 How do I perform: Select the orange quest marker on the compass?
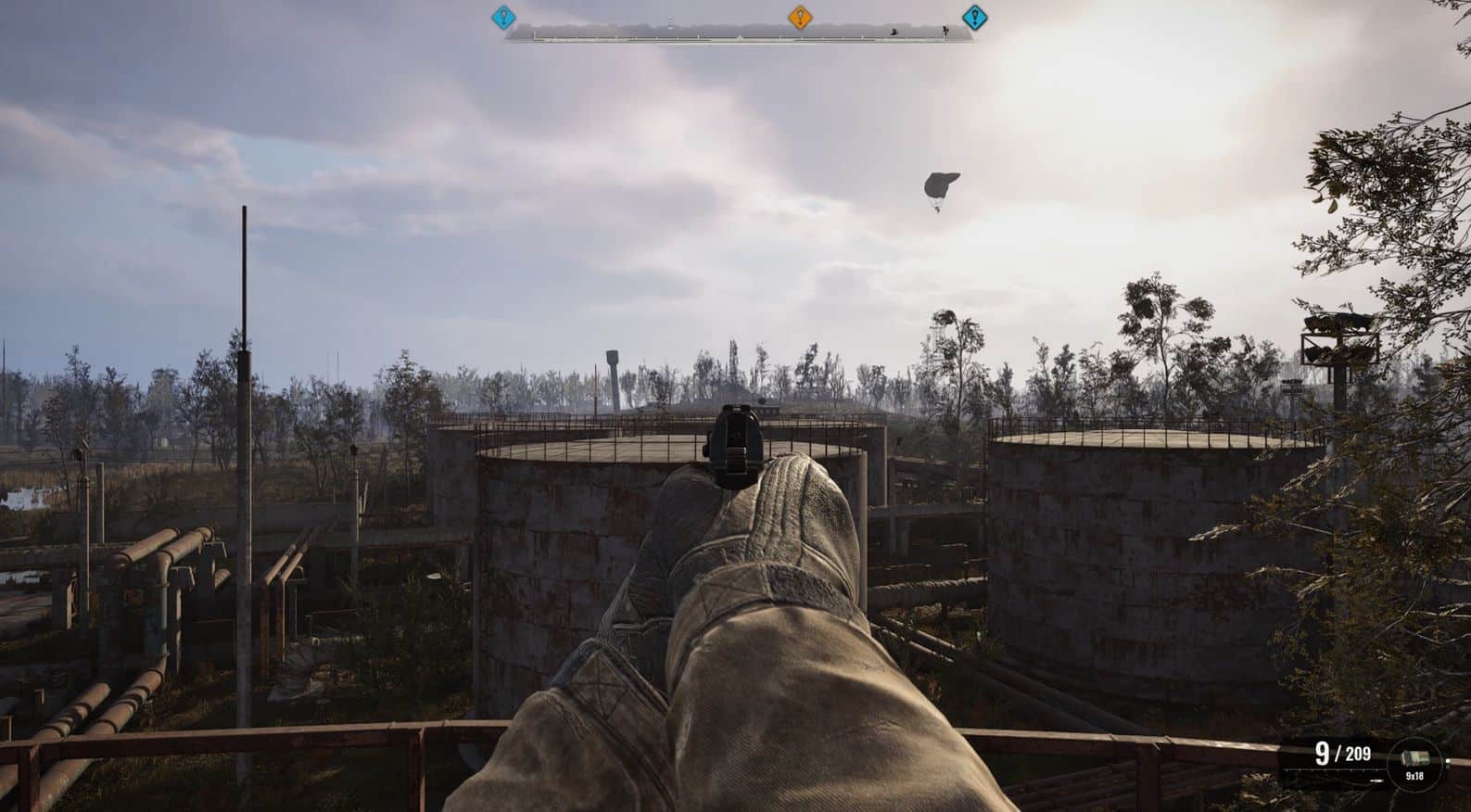(x=799, y=17)
